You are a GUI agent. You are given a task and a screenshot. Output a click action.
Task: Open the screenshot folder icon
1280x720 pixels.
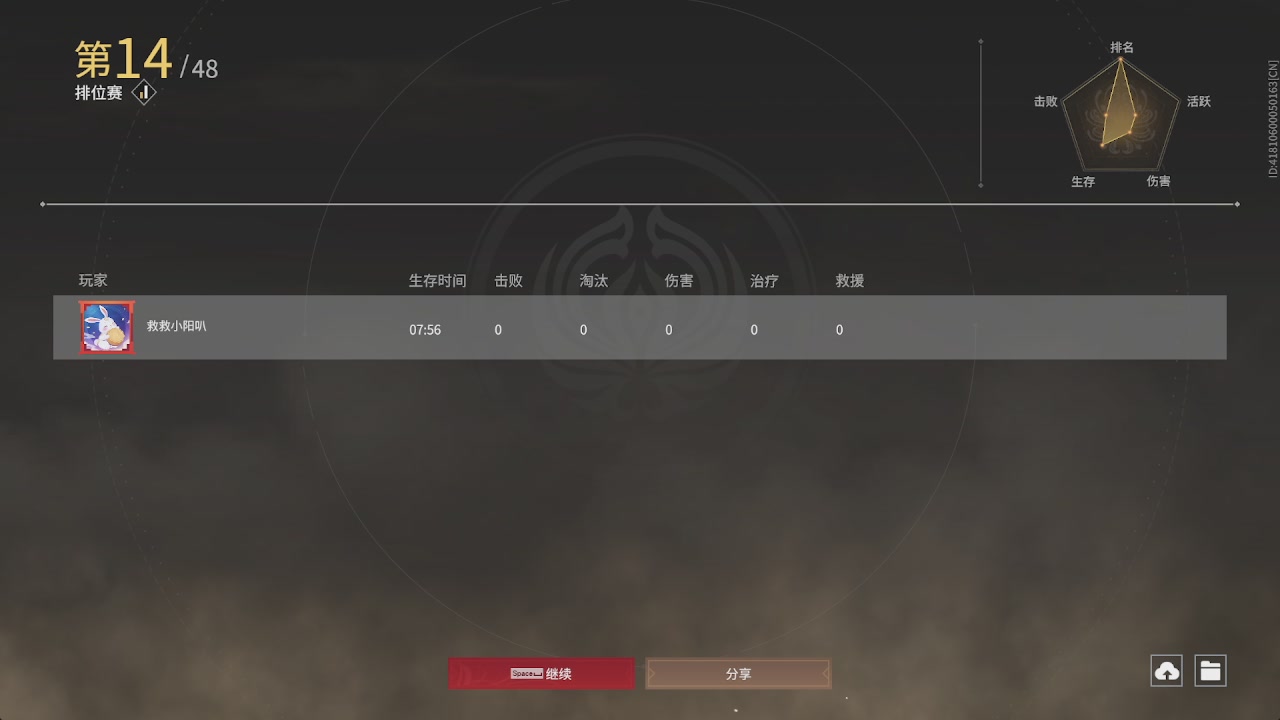1211,670
